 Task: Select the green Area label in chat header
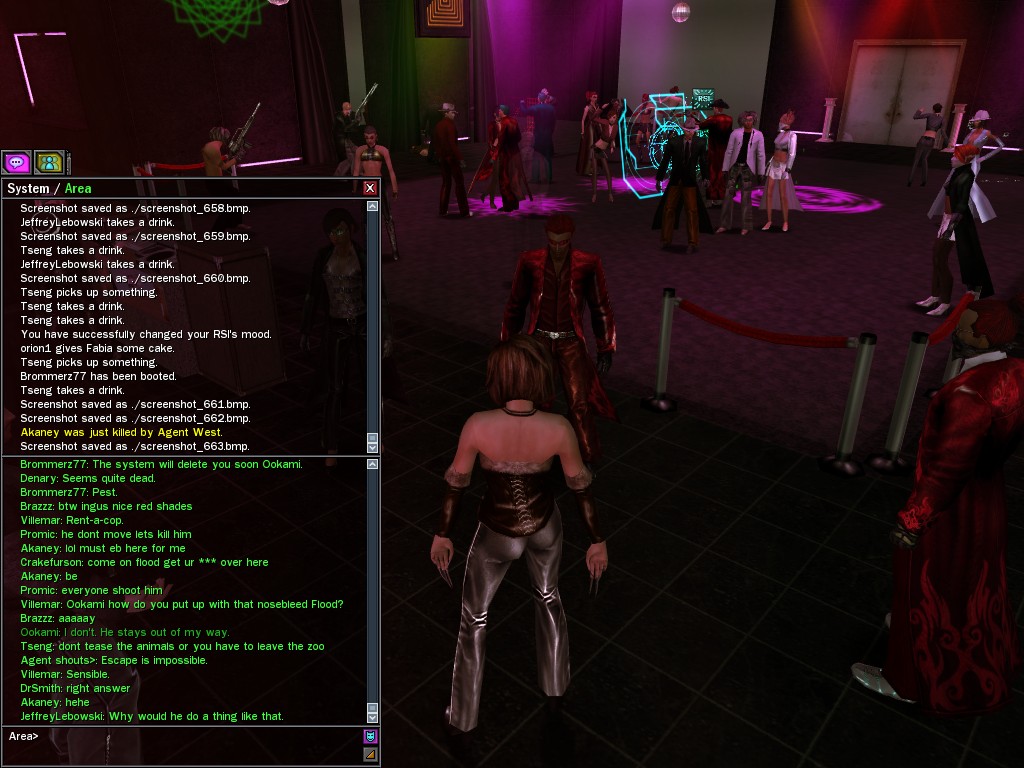coord(78,188)
